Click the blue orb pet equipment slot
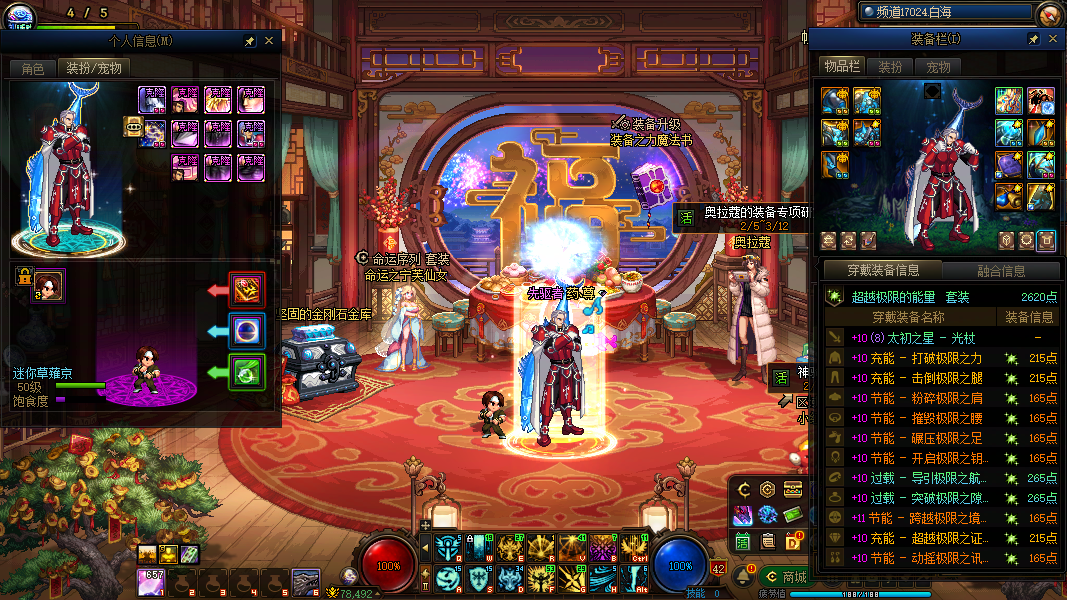This screenshot has width=1067, height=600. 246,331
